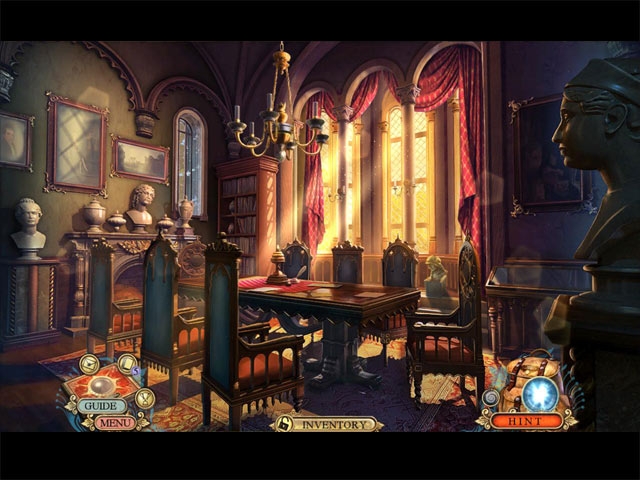Select the small grey spiral icon
The width and height of the screenshot is (640, 480).
491,397
